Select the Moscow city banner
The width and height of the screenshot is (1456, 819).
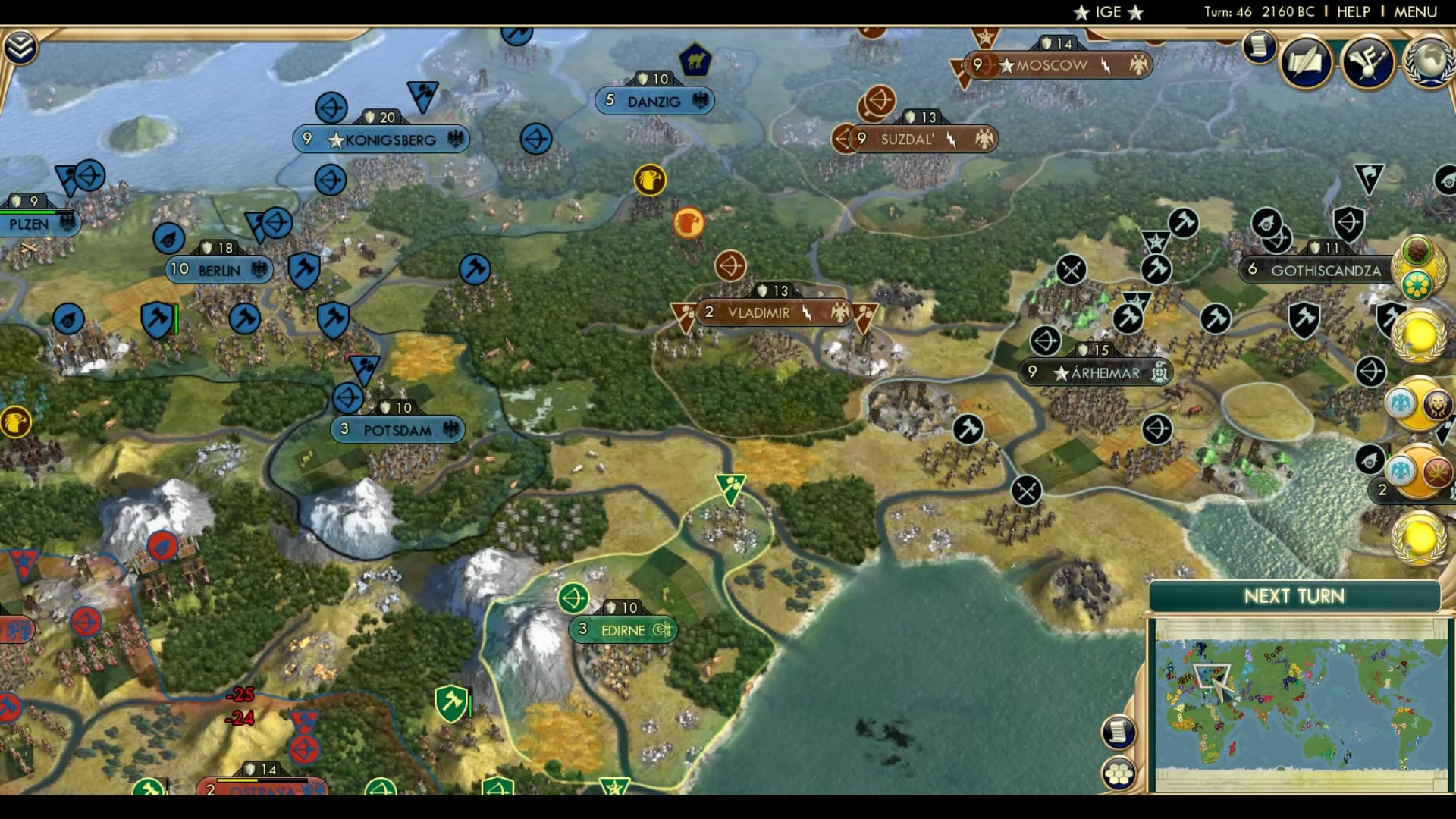pyautogui.click(x=1054, y=65)
